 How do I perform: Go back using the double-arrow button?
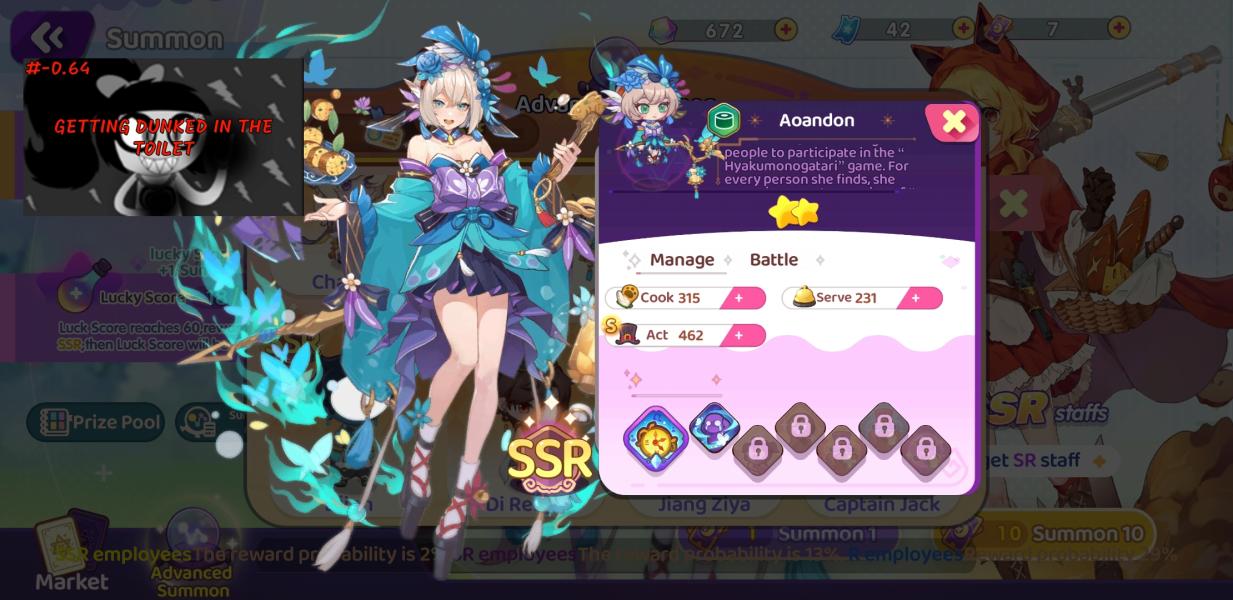click(47, 38)
